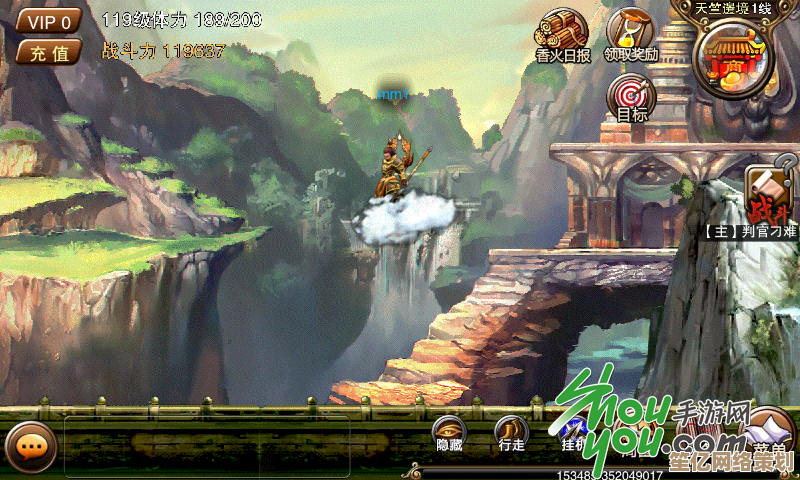The width and height of the screenshot is (800, 480).
Task: Open the 目标 target icon
Action: pyautogui.click(x=631, y=99)
